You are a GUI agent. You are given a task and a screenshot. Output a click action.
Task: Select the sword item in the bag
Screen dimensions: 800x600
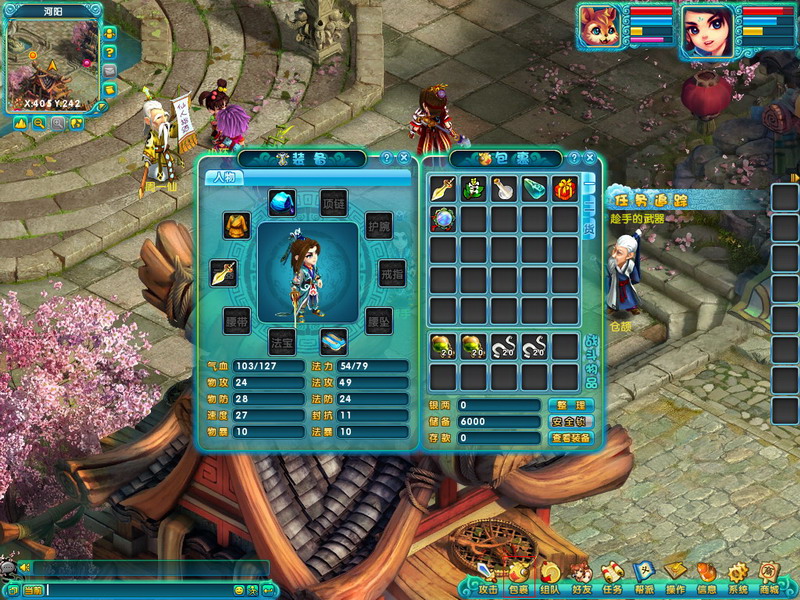(x=443, y=188)
